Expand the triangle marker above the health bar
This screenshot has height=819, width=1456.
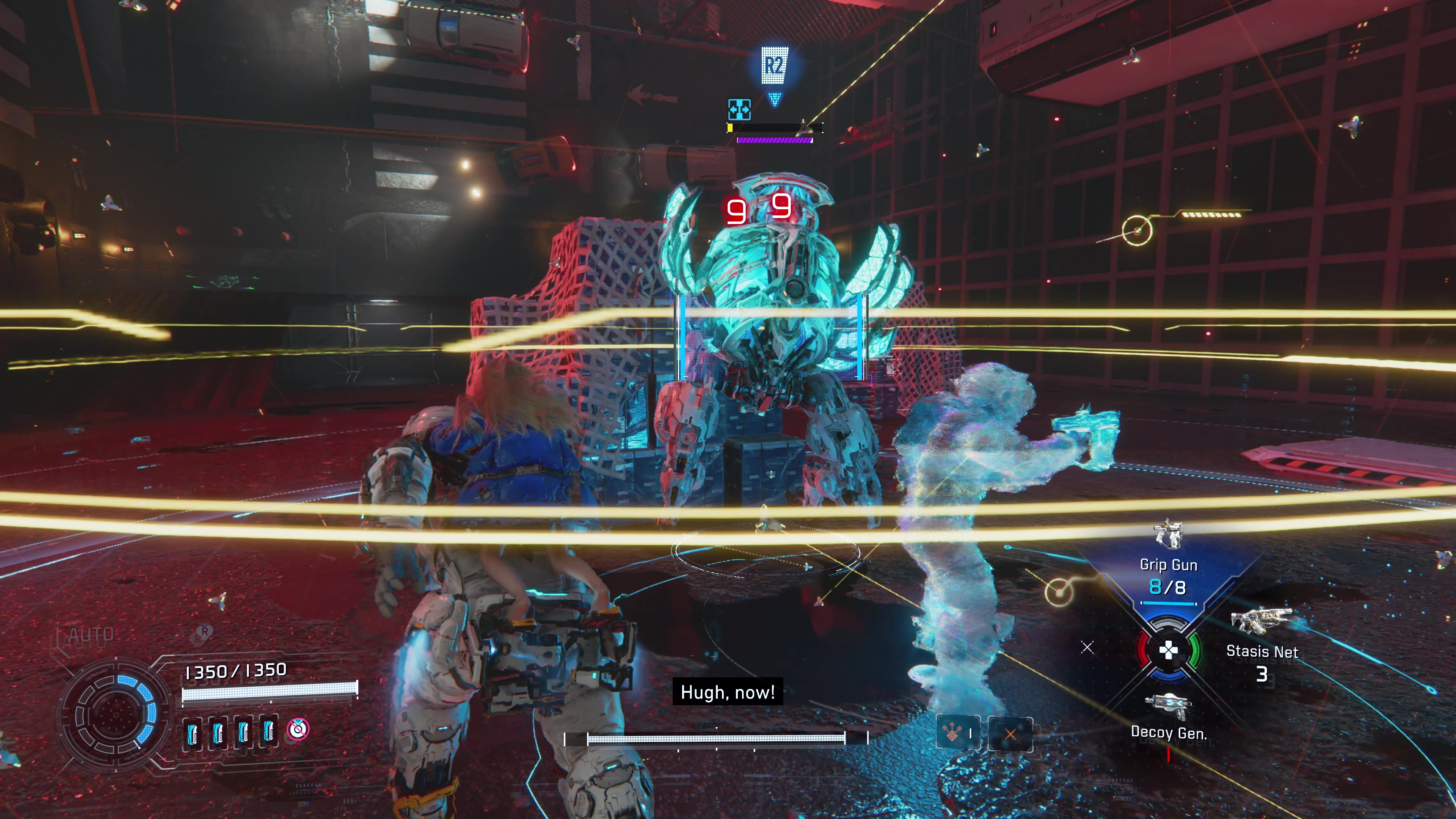click(x=774, y=99)
